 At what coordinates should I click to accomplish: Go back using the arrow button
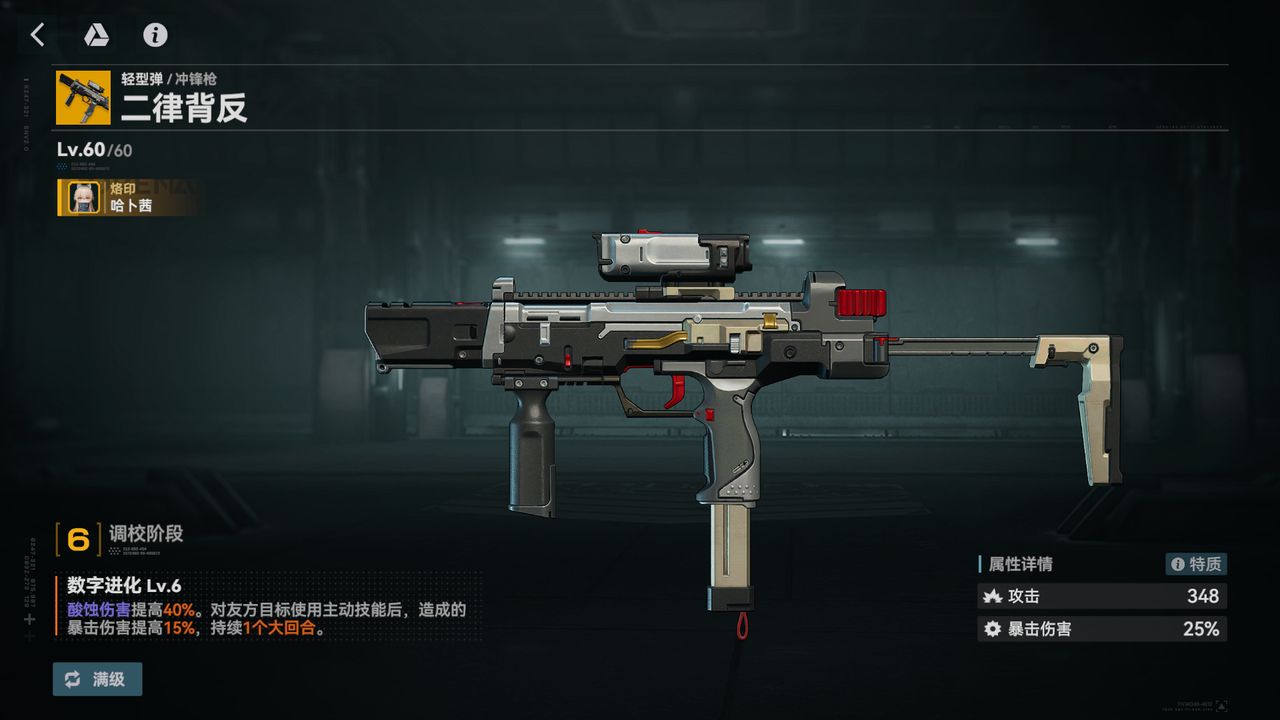click(x=38, y=35)
